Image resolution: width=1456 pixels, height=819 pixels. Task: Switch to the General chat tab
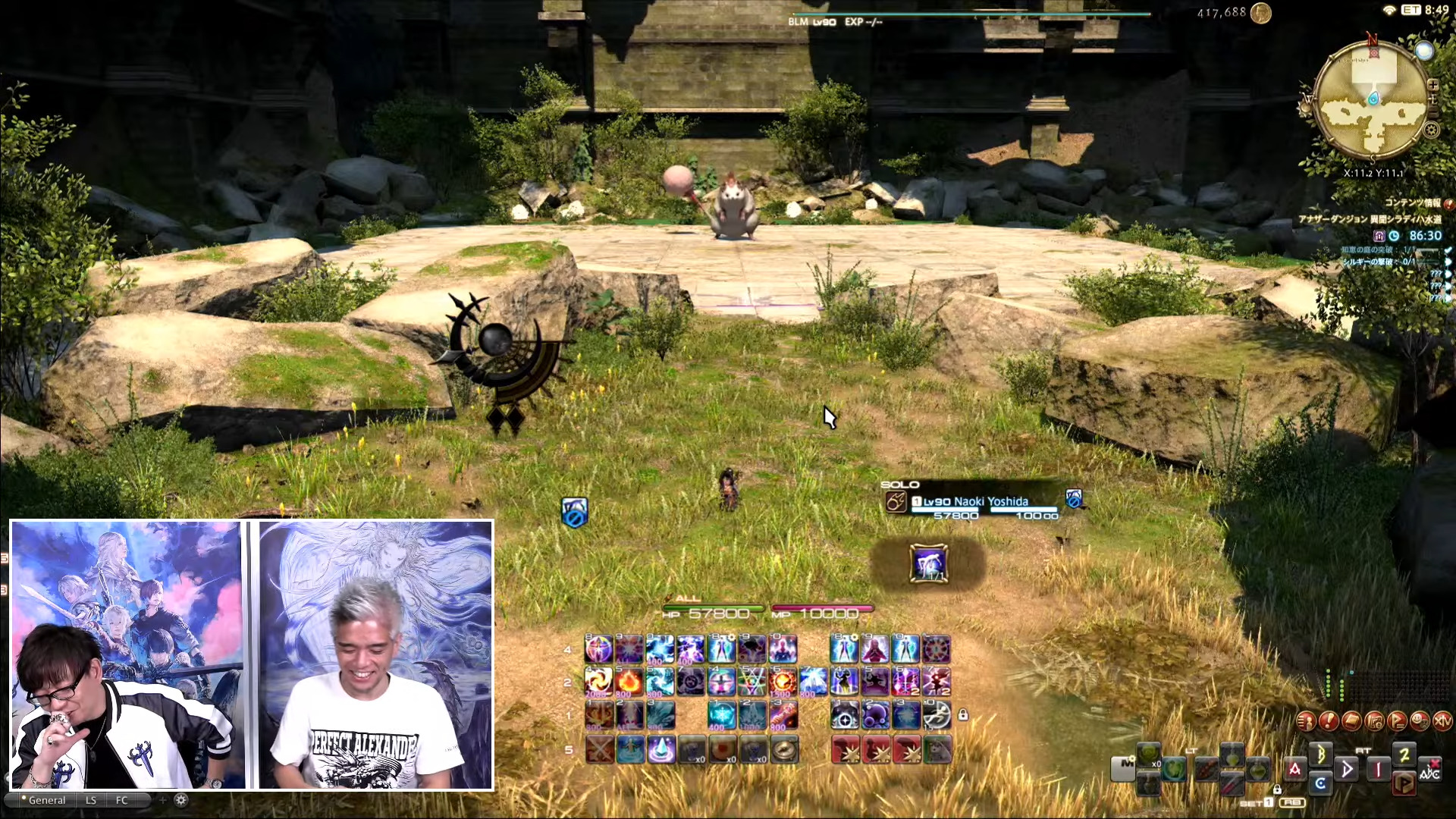(x=46, y=800)
